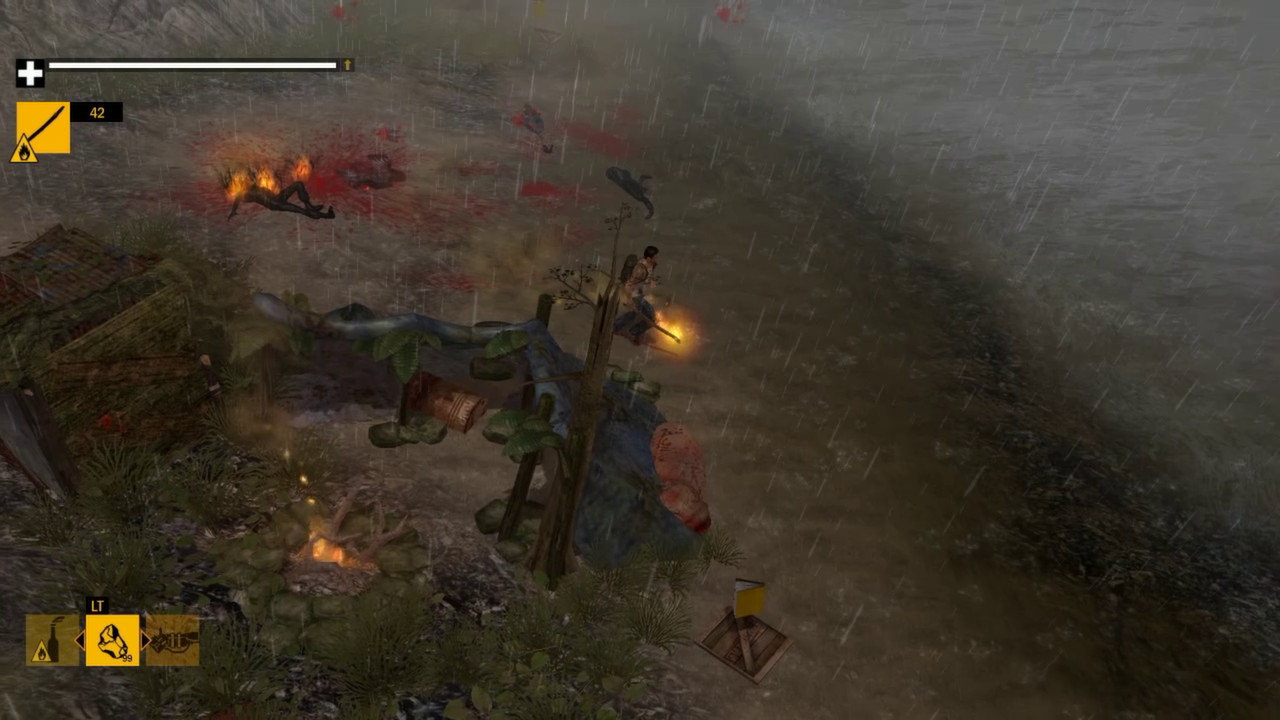The height and width of the screenshot is (720, 1280).
Task: Select the rock throwable in the active slot
Action: pos(110,638)
